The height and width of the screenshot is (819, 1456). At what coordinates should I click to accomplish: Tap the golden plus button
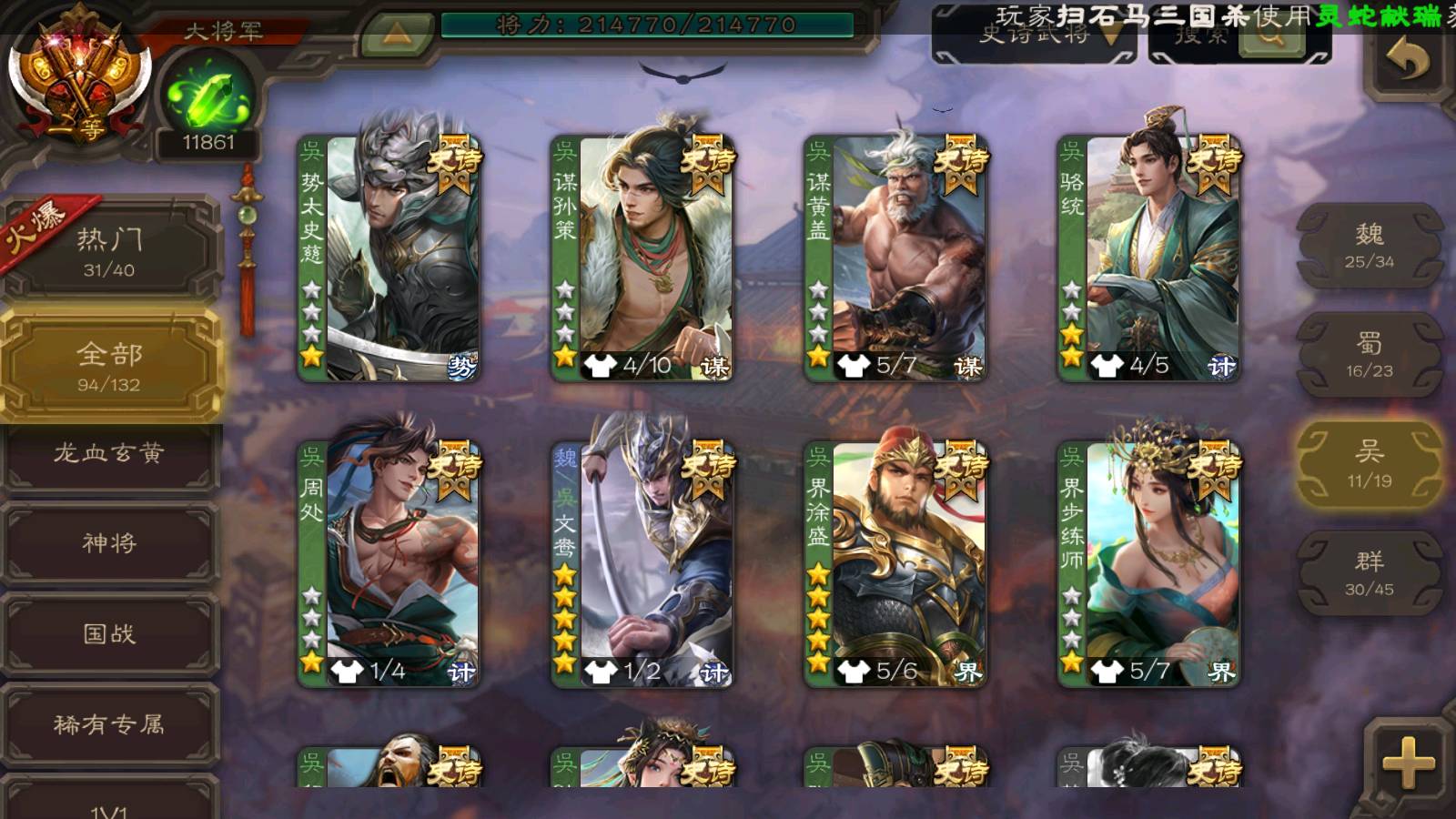point(1407,763)
